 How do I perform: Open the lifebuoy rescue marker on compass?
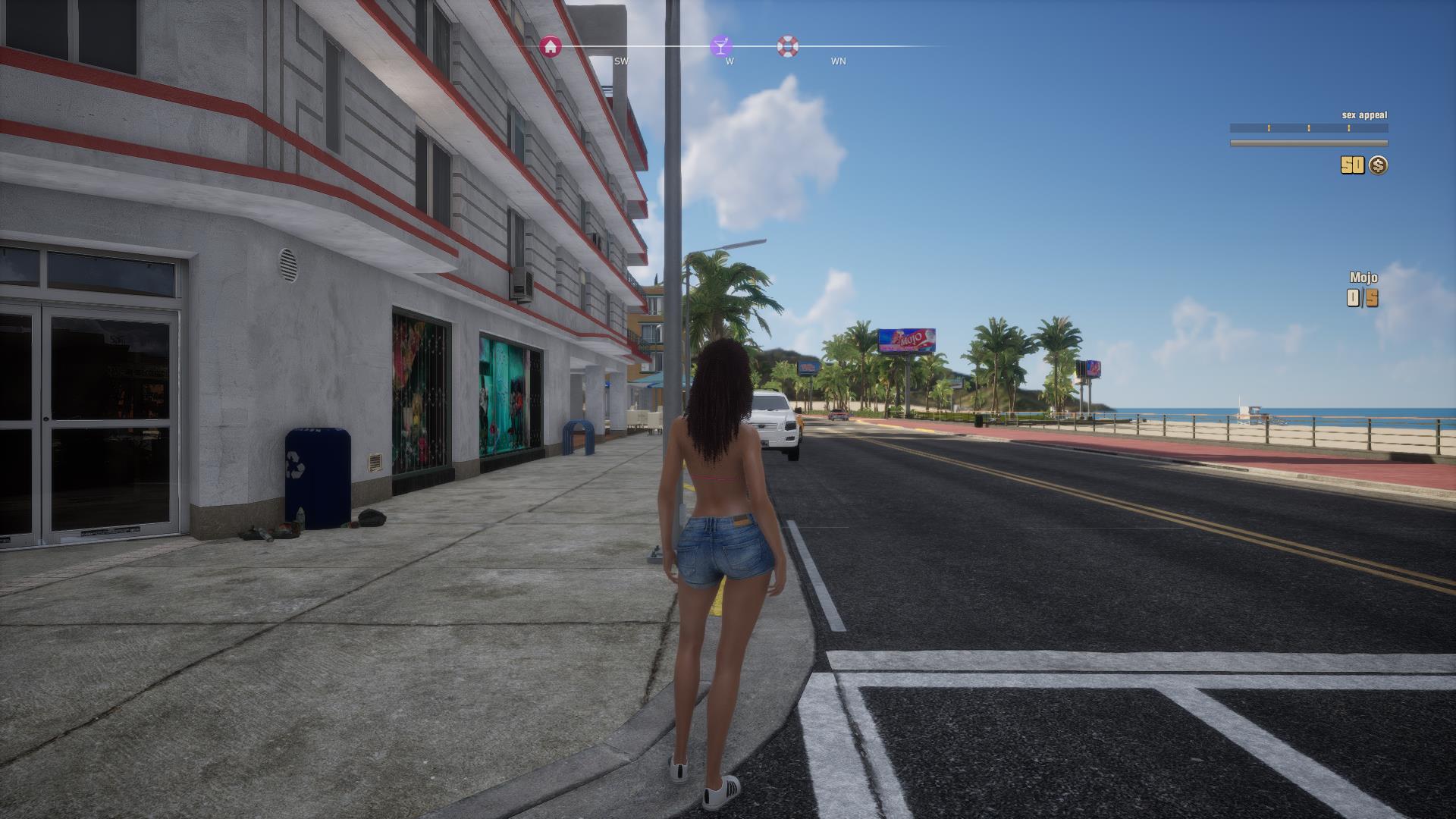789,45
